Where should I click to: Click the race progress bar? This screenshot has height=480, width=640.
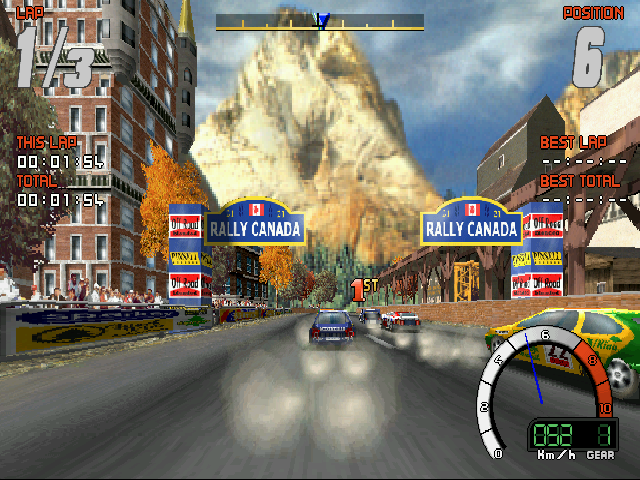[320, 21]
